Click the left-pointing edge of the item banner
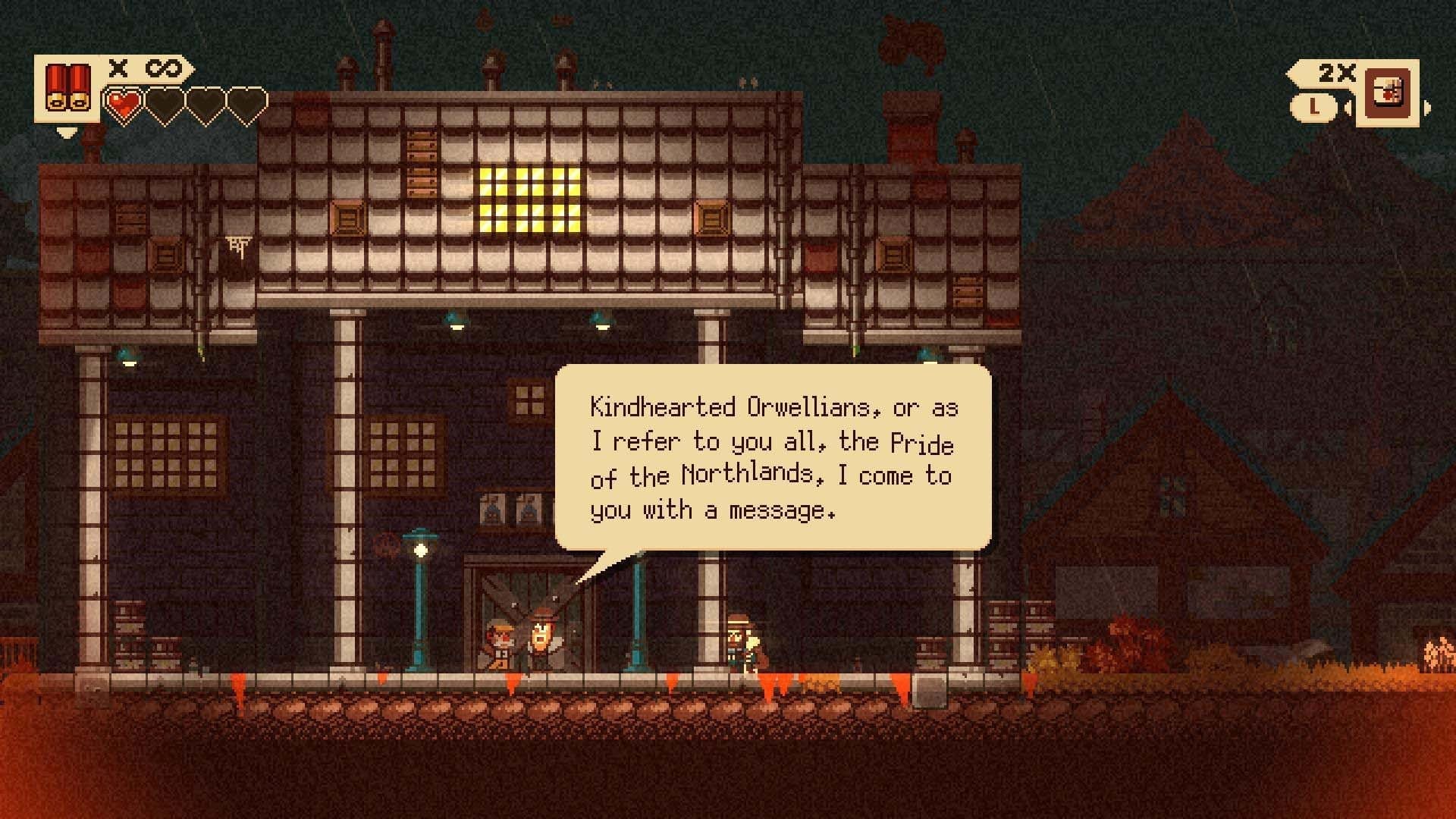The image size is (1456, 819). [1293, 72]
